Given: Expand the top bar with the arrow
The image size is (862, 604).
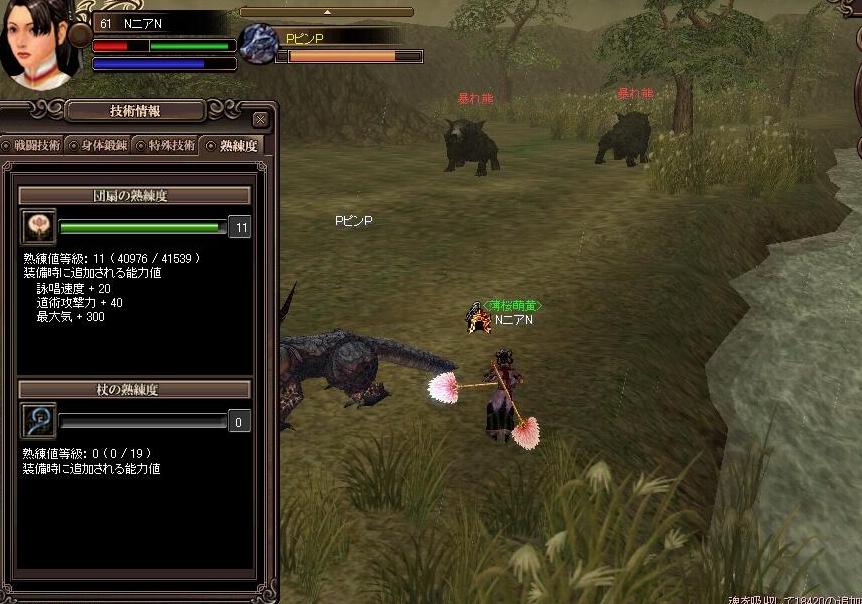Looking at the screenshot, I should point(326,12).
